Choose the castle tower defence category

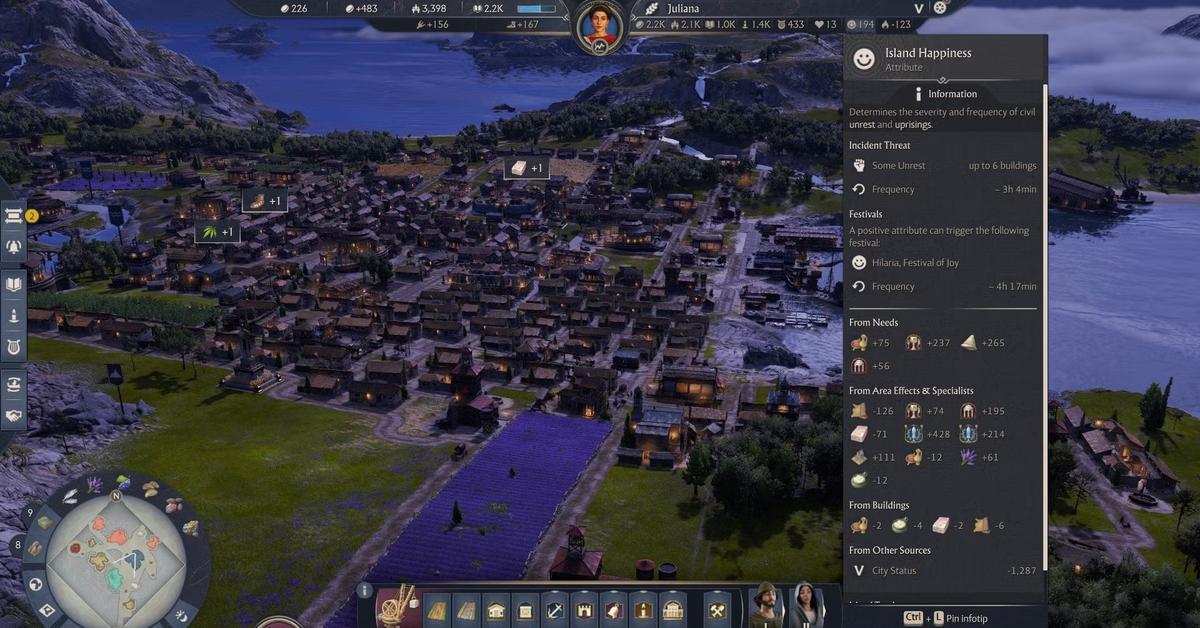point(583,609)
